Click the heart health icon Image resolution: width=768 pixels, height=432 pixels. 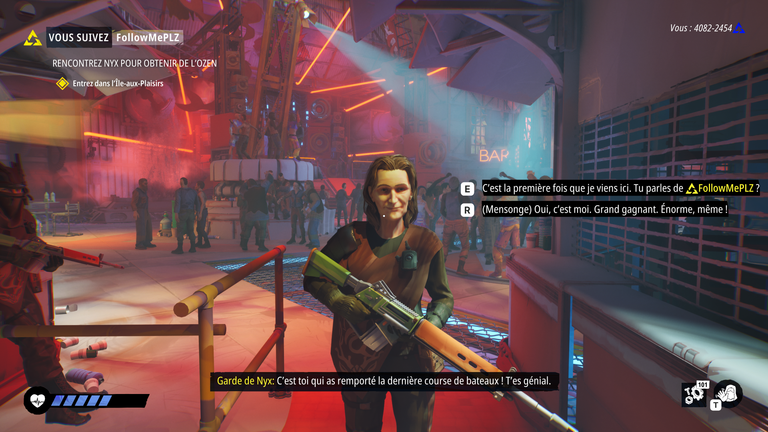36,400
